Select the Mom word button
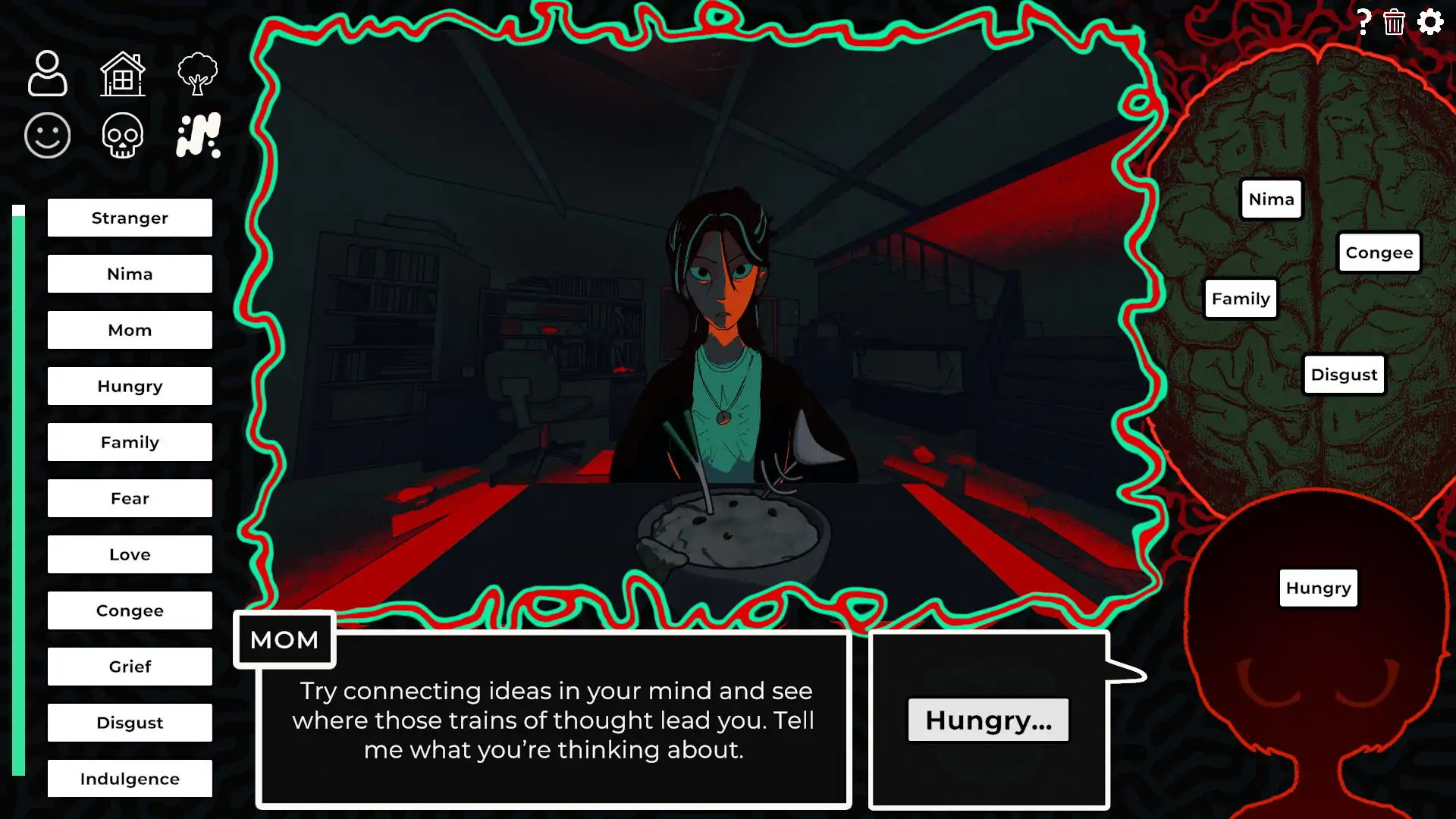 (x=130, y=330)
